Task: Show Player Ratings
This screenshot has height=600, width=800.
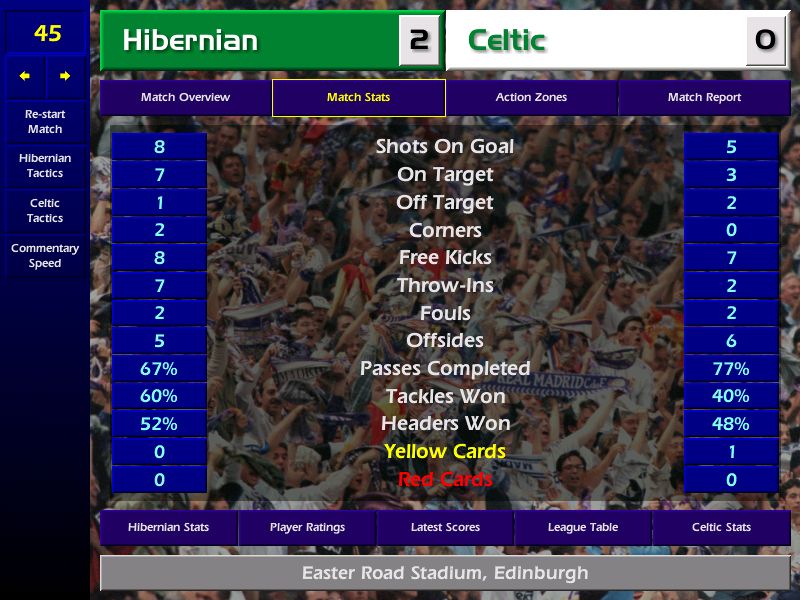Action: click(x=307, y=527)
